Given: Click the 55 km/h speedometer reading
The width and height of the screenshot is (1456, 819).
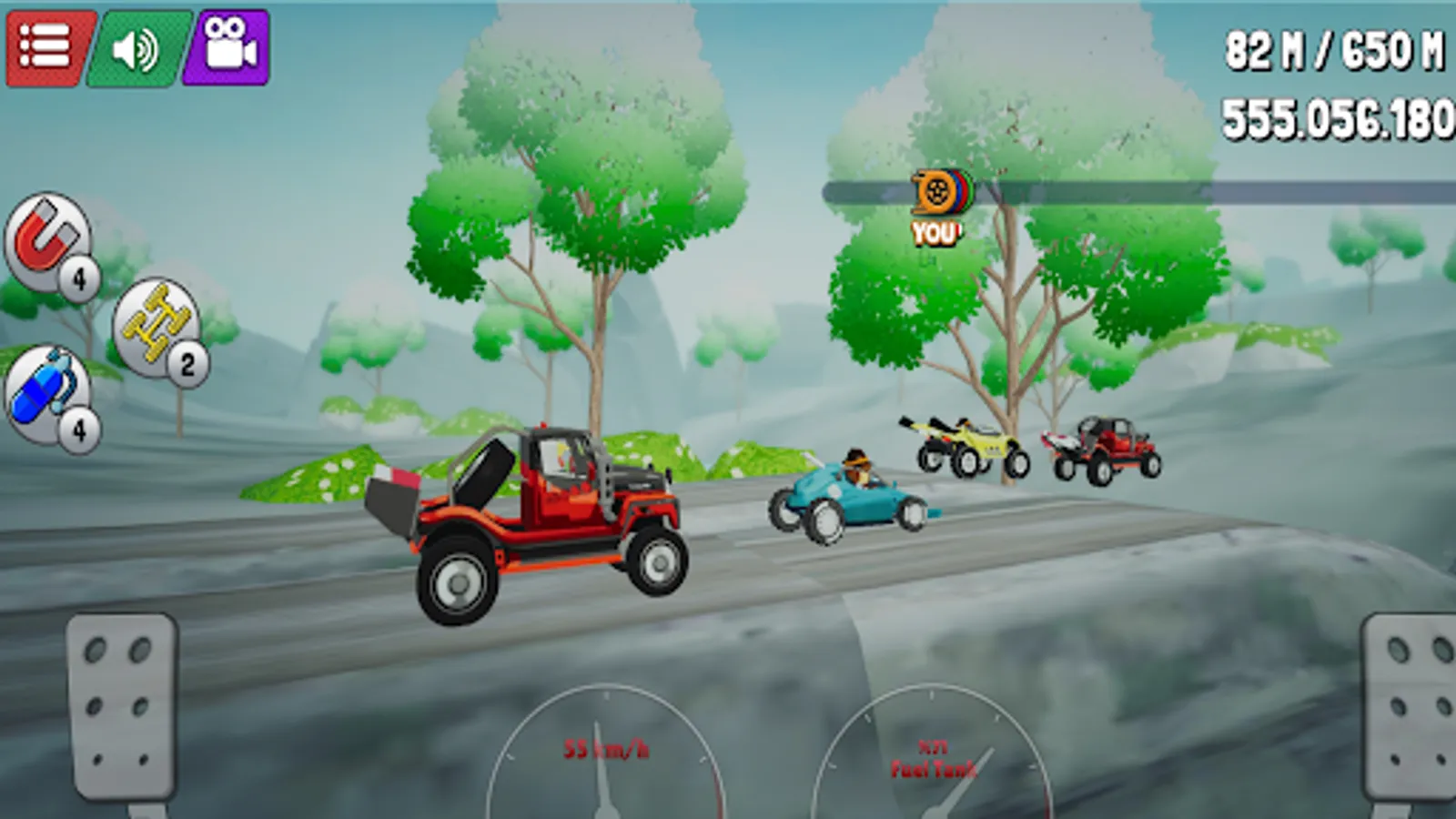Looking at the screenshot, I should coord(606,750).
